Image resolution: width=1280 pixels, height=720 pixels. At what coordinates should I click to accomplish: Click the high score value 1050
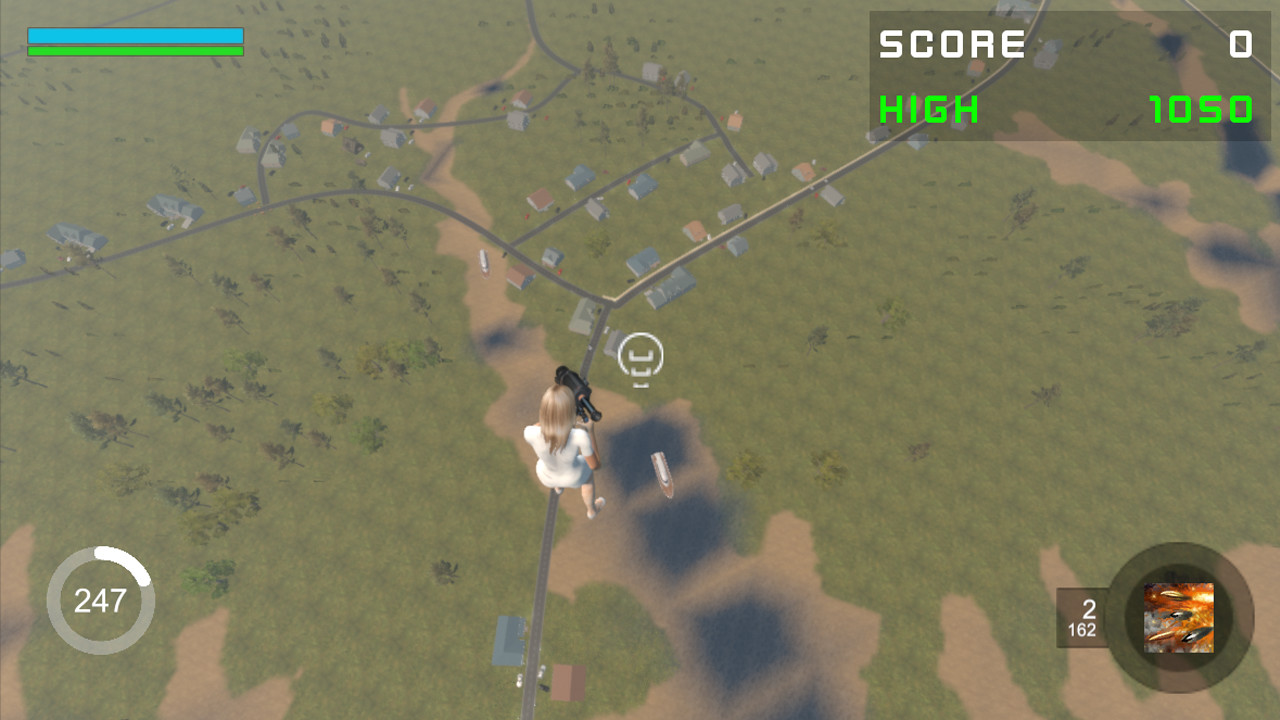click(x=1200, y=110)
